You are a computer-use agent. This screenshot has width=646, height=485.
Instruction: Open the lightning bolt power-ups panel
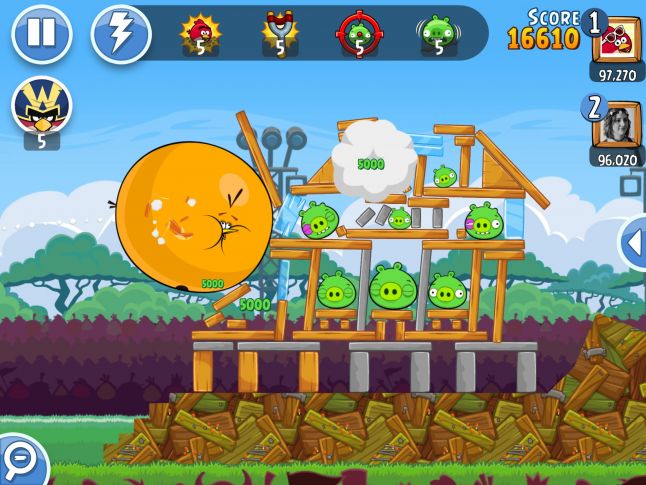coord(120,34)
